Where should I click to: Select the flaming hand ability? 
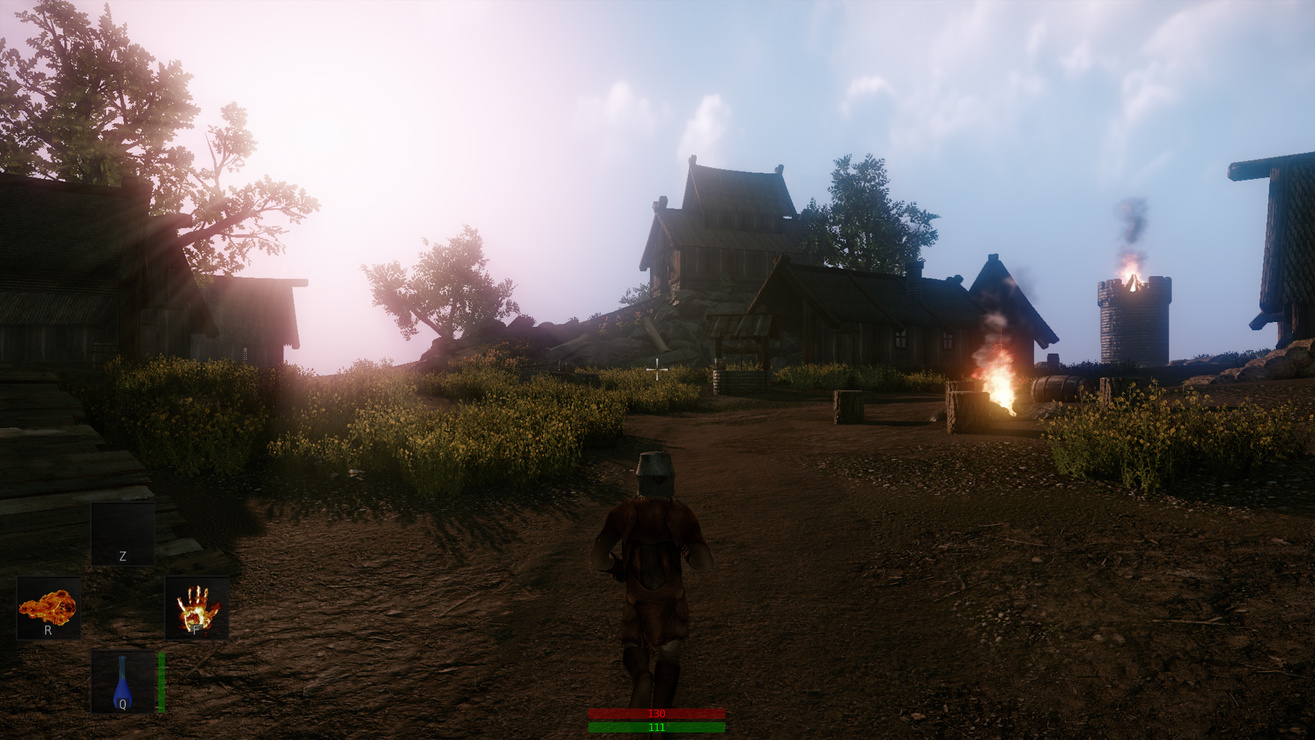pyautogui.click(x=197, y=608)
